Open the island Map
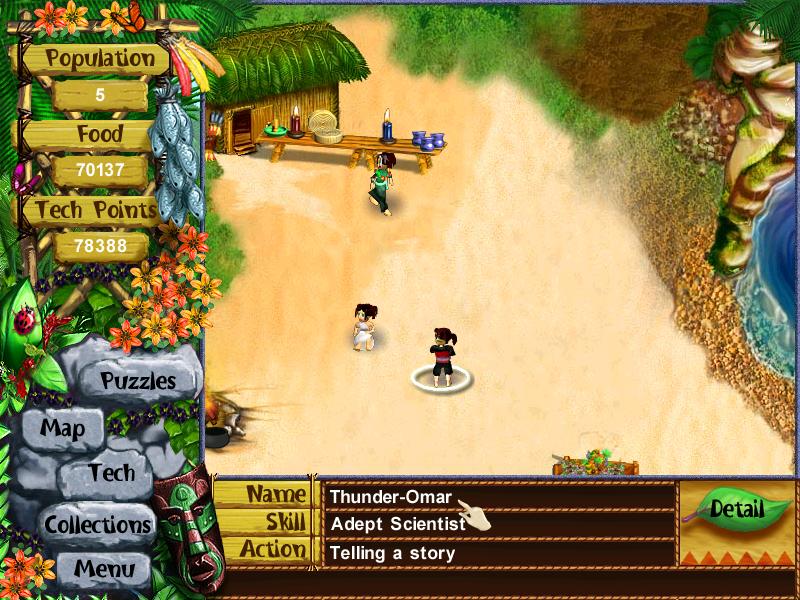Viewport: 800px width, 600px height. 63,430
